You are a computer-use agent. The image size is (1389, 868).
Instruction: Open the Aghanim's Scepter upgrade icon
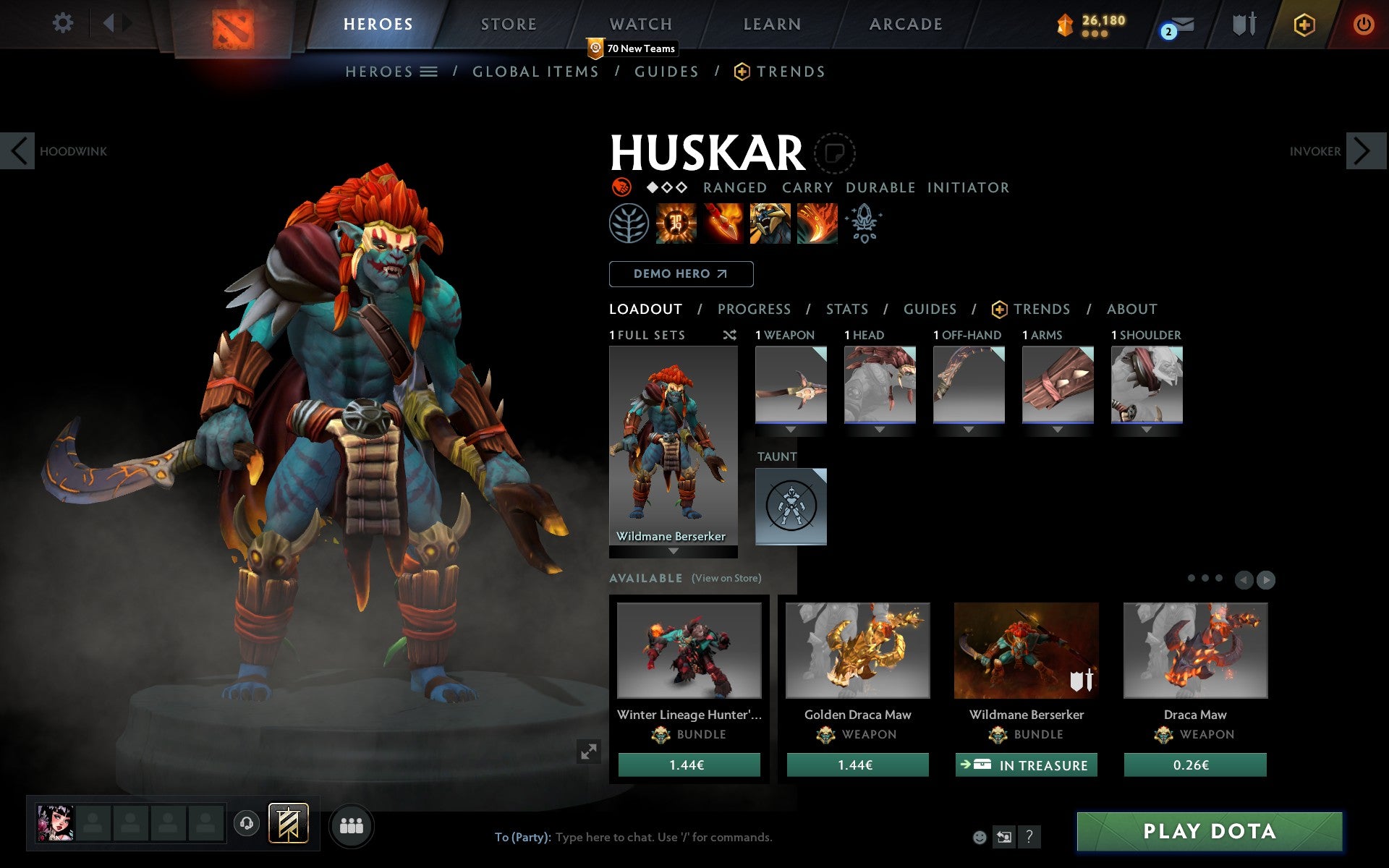coord(864,224)
